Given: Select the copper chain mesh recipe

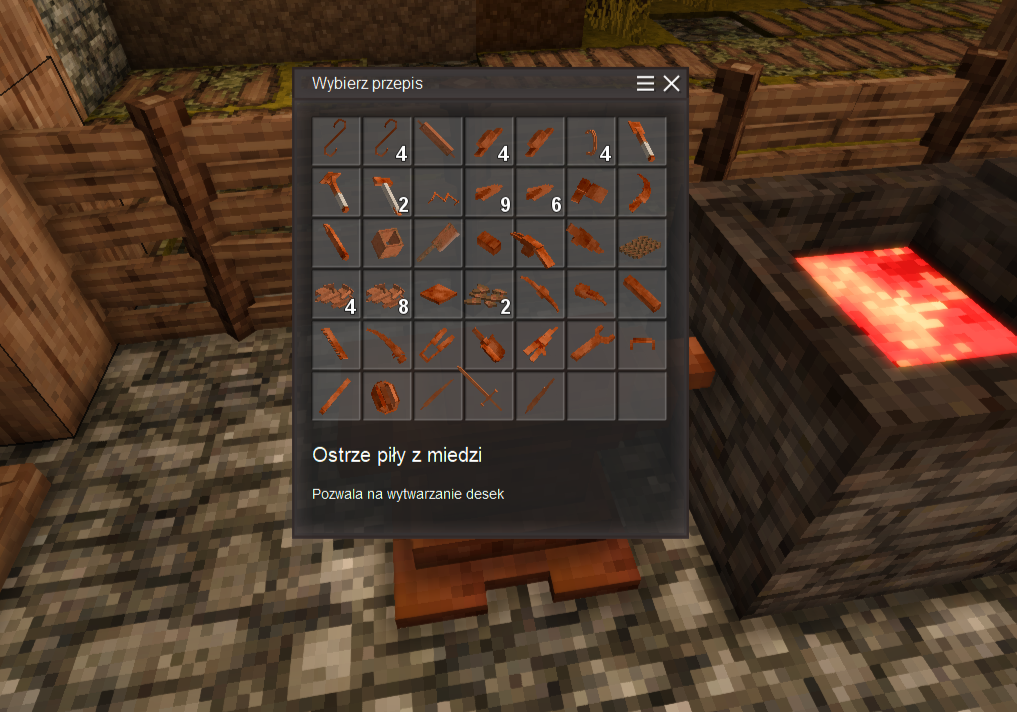Looking at the screenshot, I should click(x=642, y=244).
